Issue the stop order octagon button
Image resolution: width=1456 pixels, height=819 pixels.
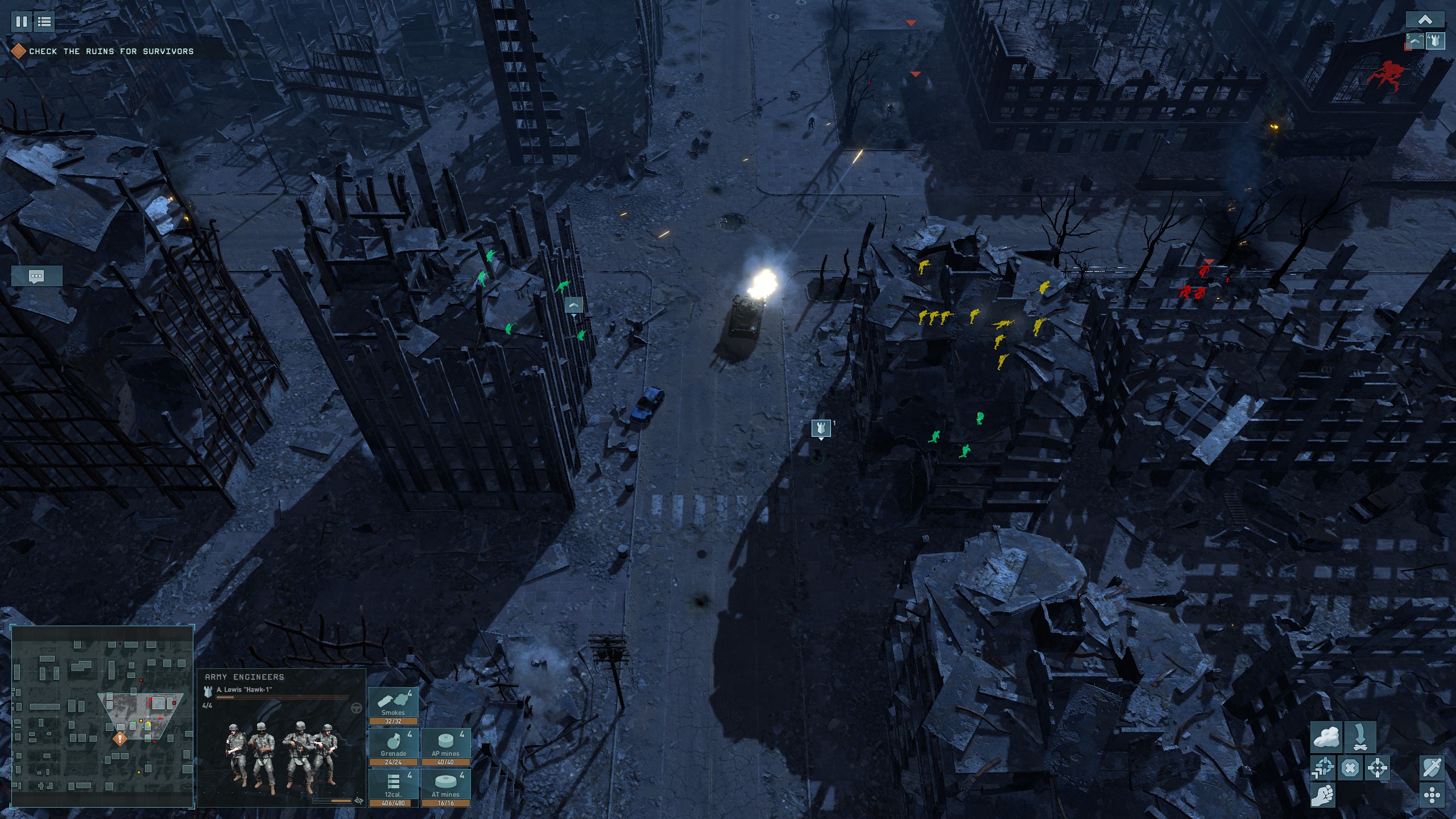pos(1350,768)
